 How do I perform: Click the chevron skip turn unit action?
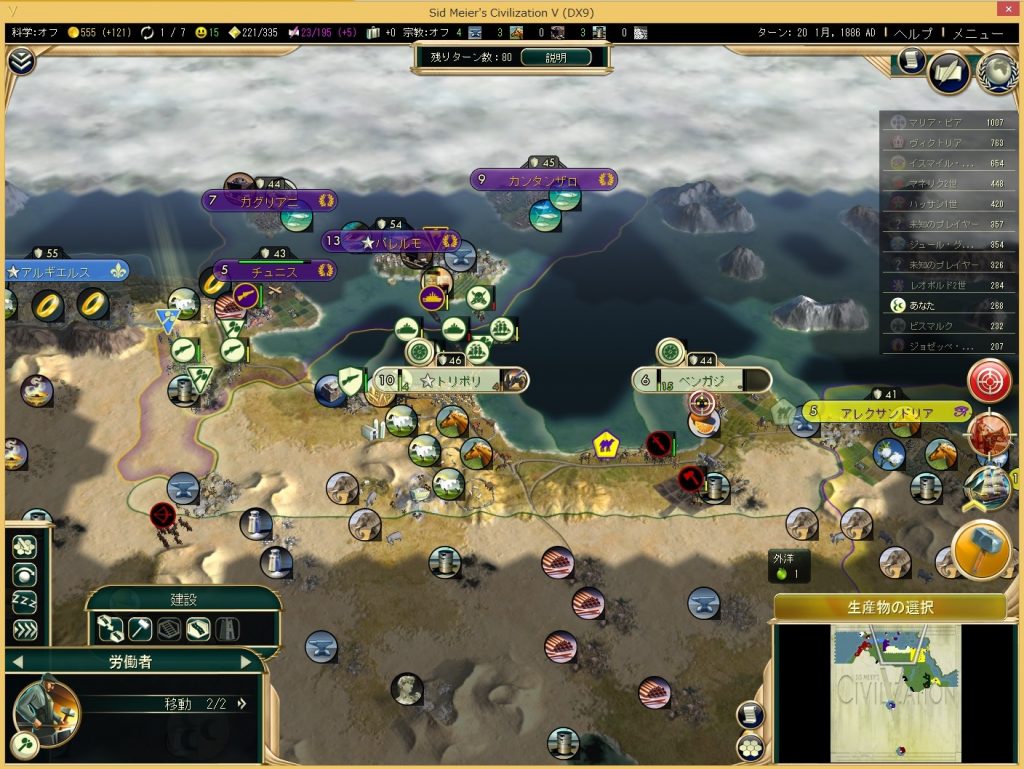(x=24, y=630)
